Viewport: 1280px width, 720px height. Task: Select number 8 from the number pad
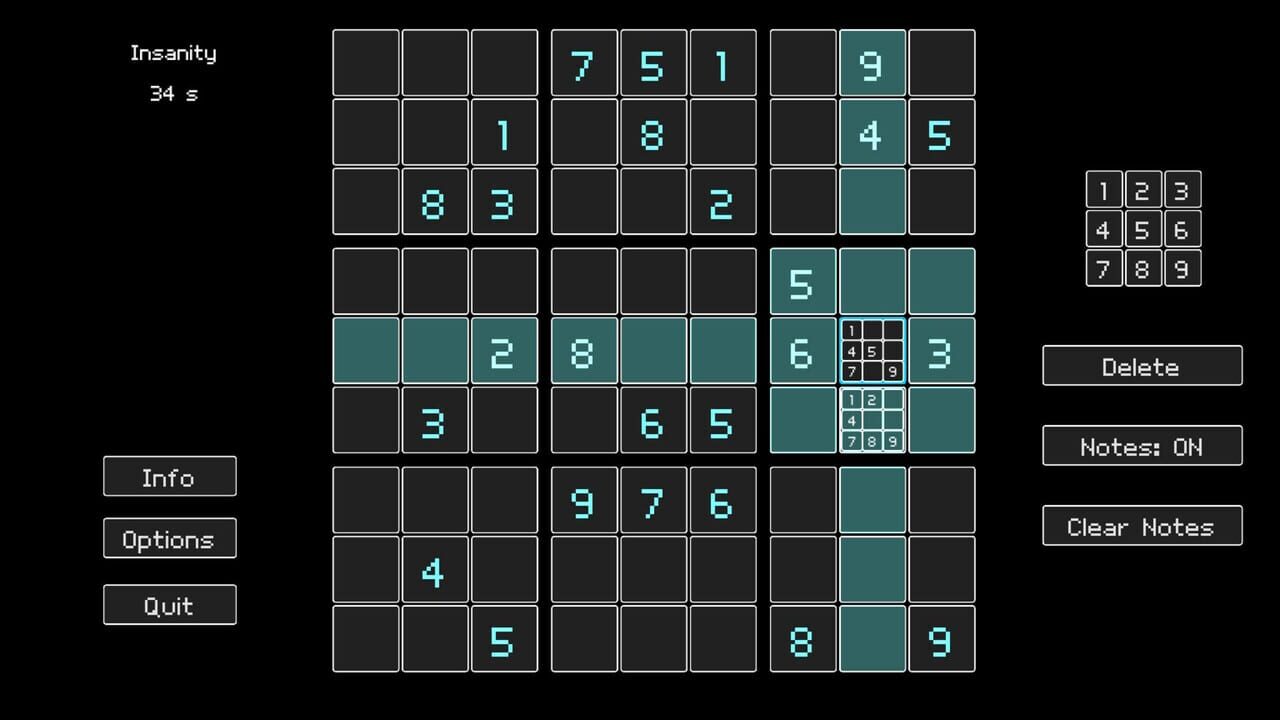[1143, 269]
